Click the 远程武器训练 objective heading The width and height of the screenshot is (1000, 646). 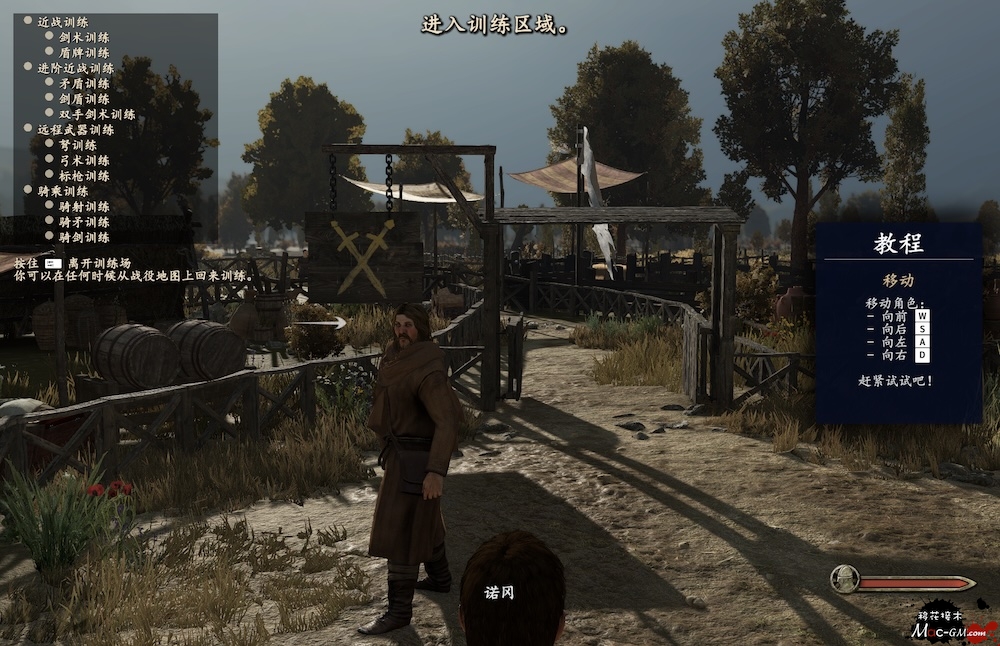(75, 130)
